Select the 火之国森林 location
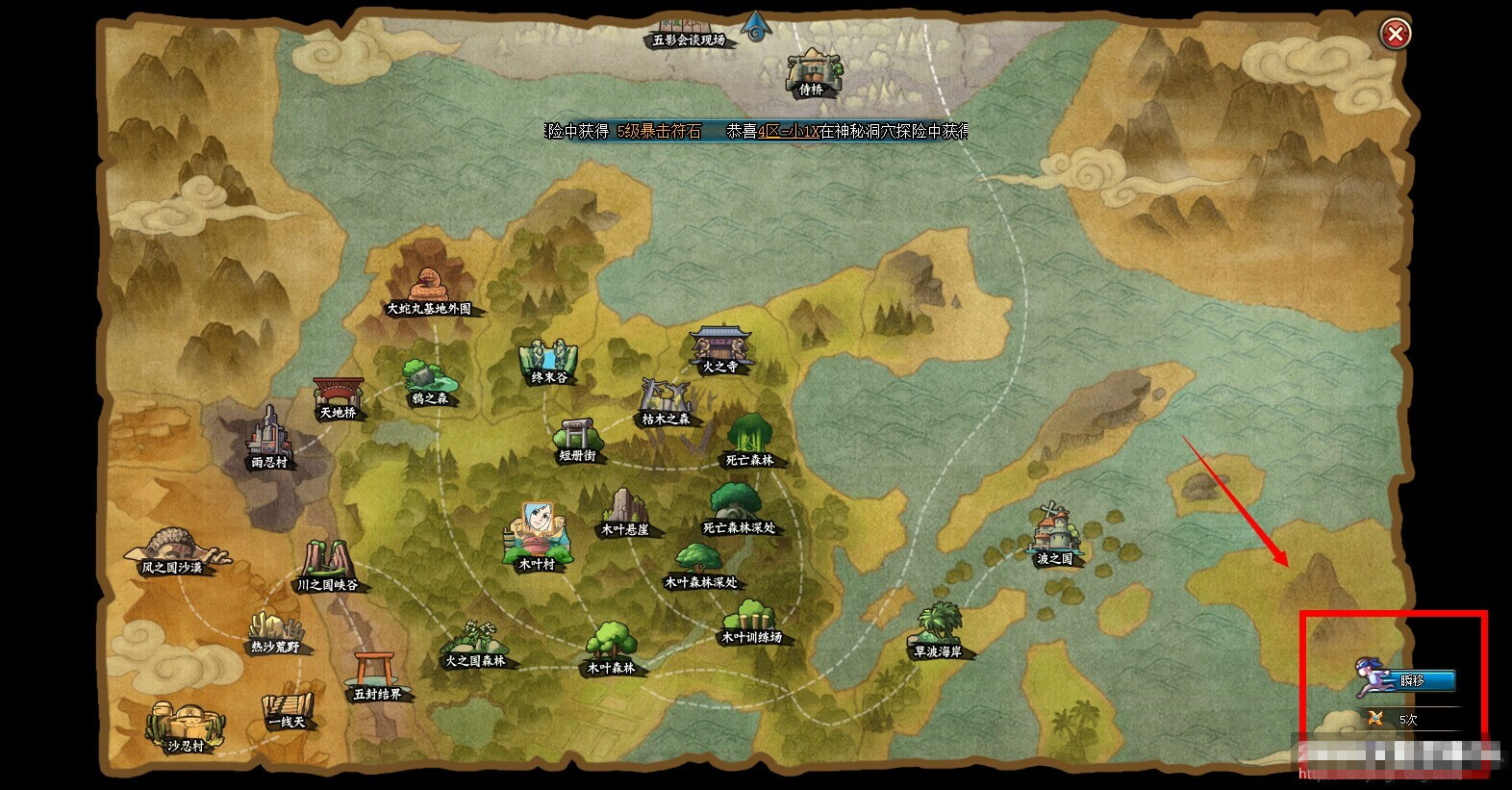Image resolution: width=1512 pixels, height=790 pixels. pos(474,645)
